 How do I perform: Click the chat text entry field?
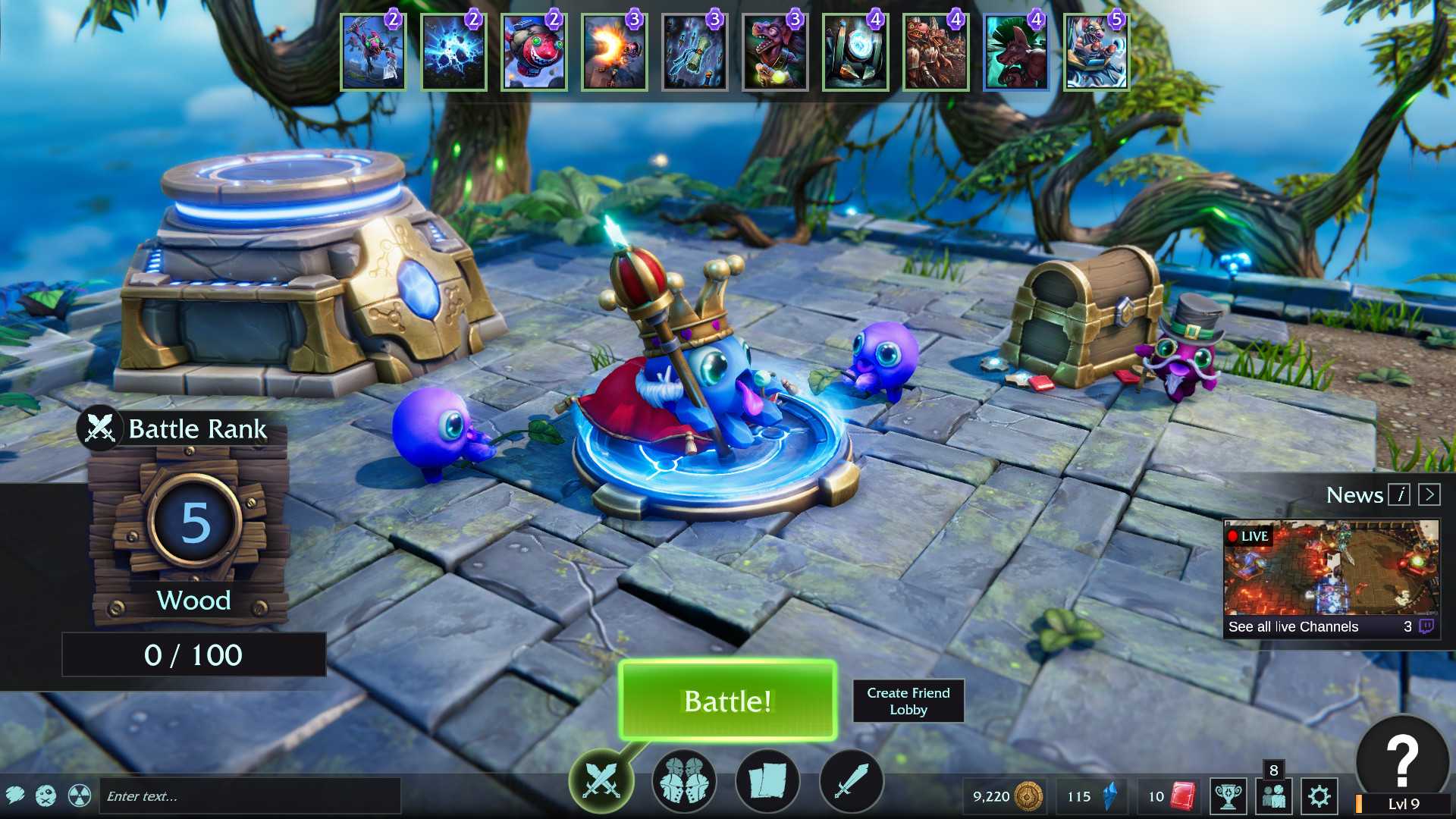[x=249, y=796]
